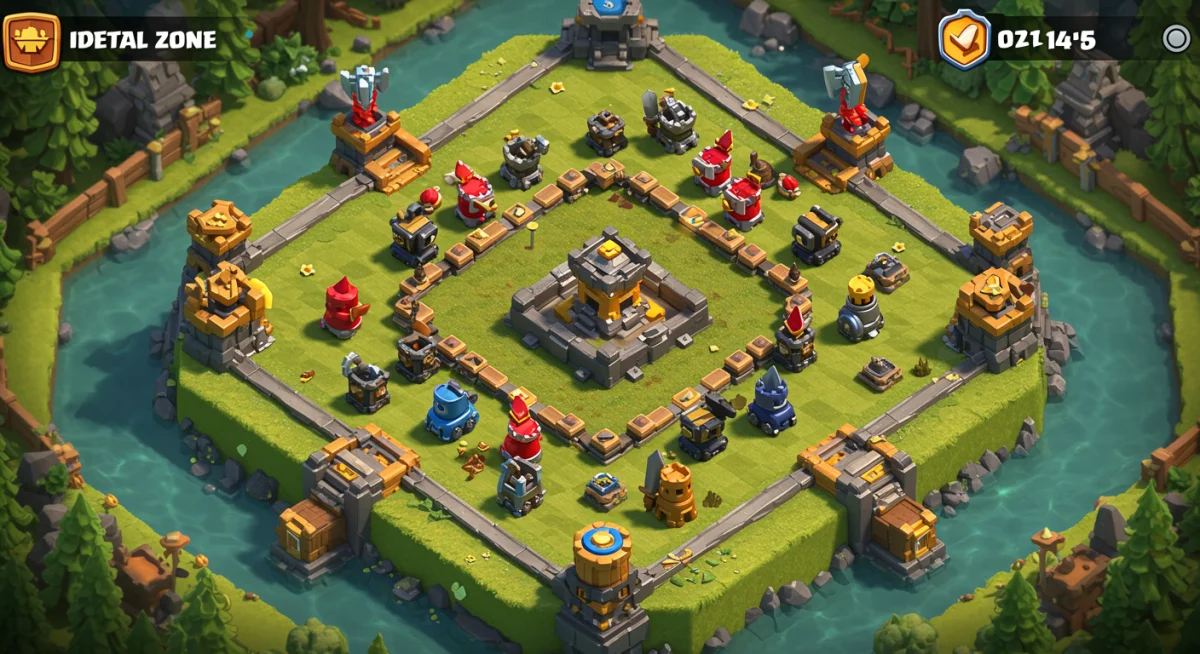Click the round gray button in the top bar
The height and width of the screenshot is (654, 1200).
click(1176, 39)
